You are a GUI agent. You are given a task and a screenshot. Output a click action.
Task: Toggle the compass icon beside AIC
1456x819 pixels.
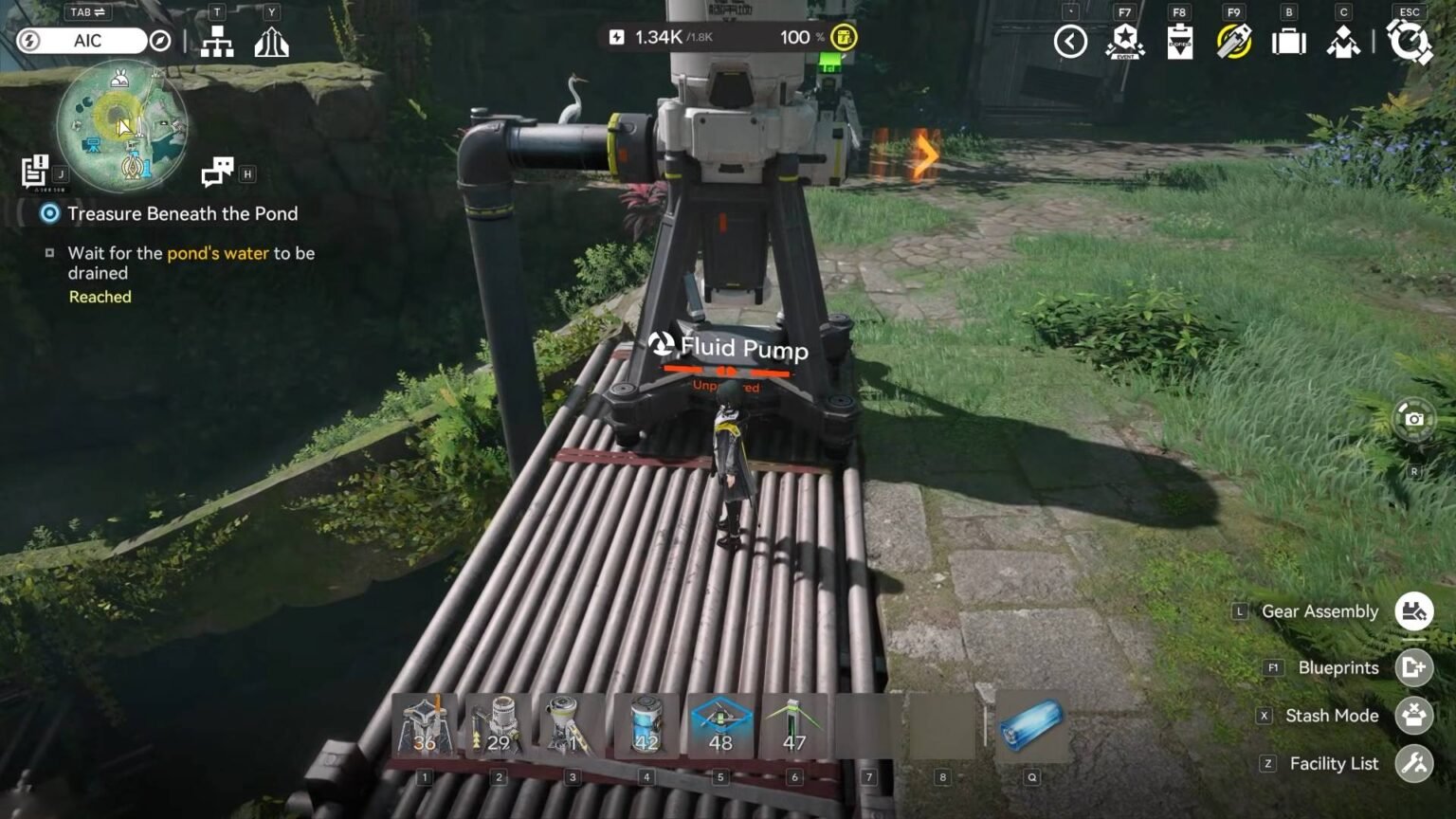click(160, 41)
